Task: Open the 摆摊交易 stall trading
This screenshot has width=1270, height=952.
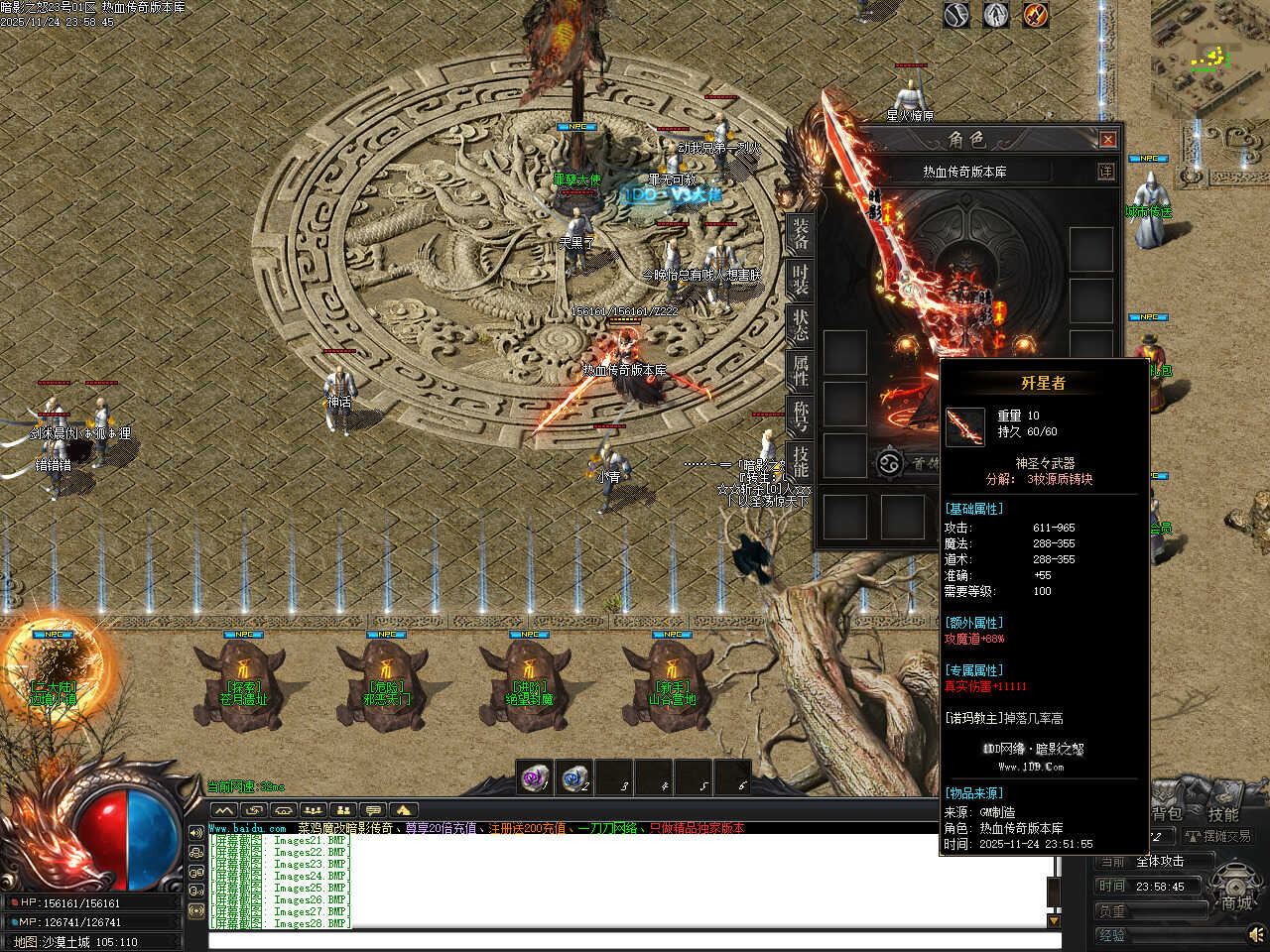Action: click(1218, 837)
